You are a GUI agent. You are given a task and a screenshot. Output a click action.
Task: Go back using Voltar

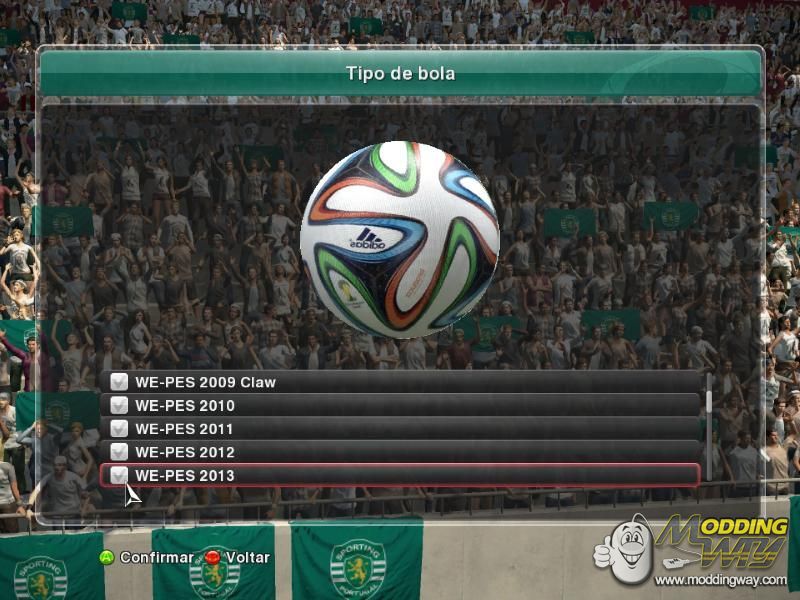[237, 557]
